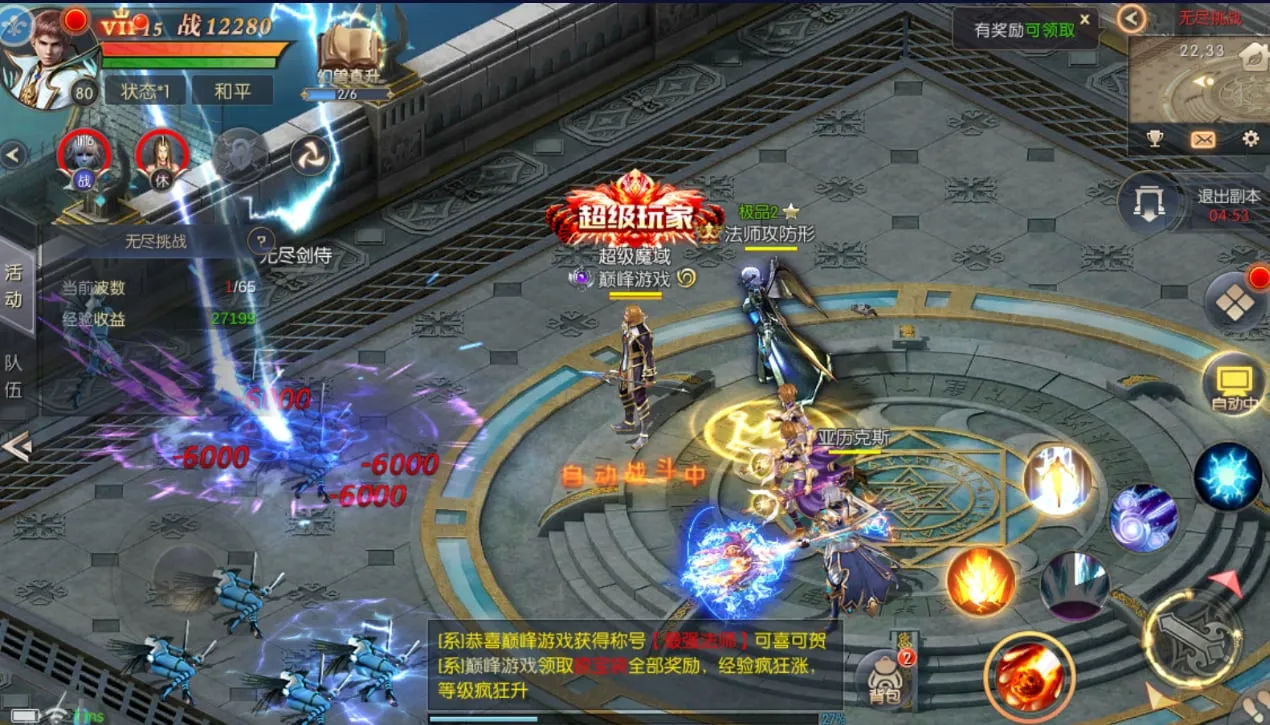Toggle the 自动中 auto-battle button
The image size is (1270, 725).
point(1233,383)
